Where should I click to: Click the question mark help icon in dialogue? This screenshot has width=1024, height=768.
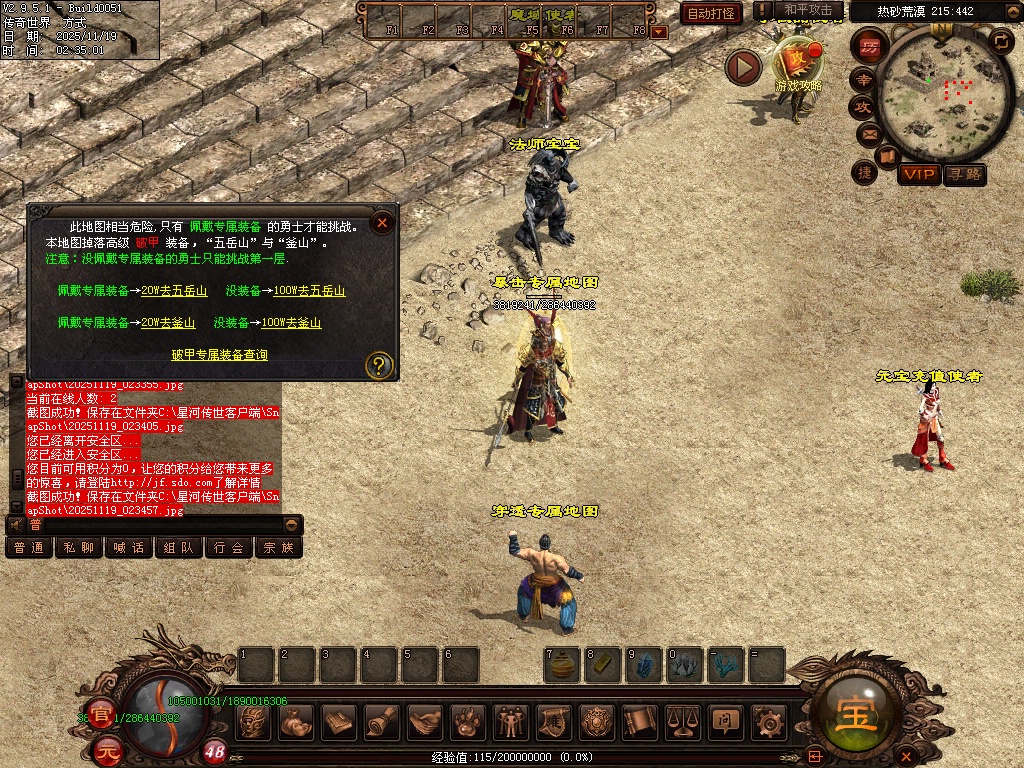[x=378, y=365]
